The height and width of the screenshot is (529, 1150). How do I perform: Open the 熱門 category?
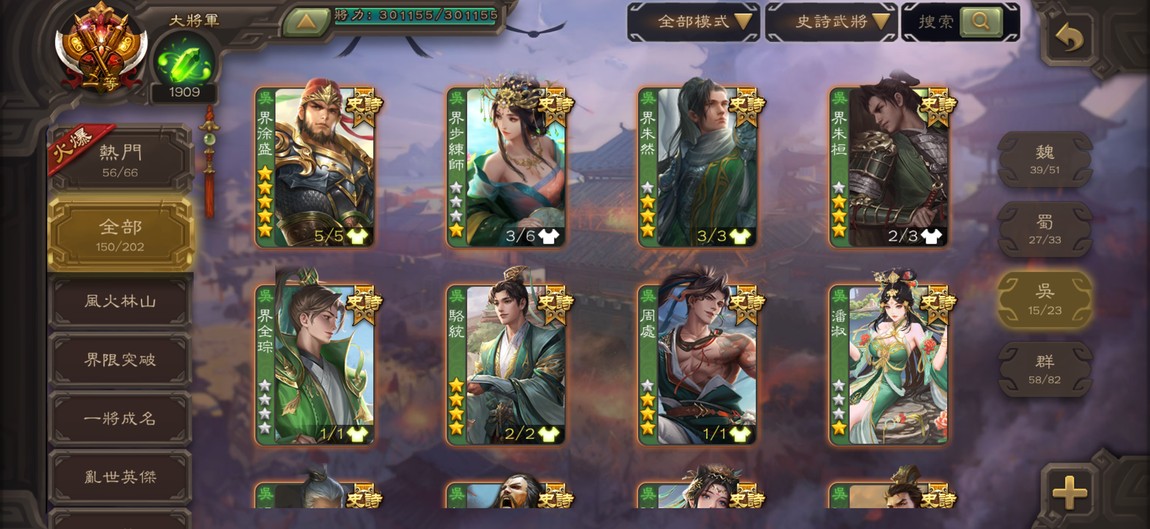pos(120,160)
